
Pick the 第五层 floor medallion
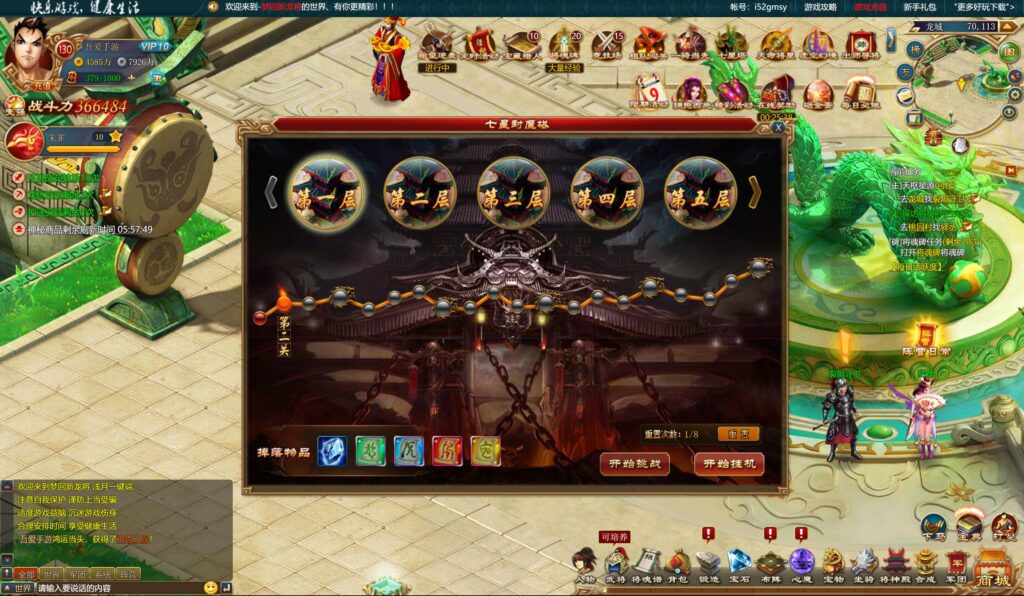point(700,195)
